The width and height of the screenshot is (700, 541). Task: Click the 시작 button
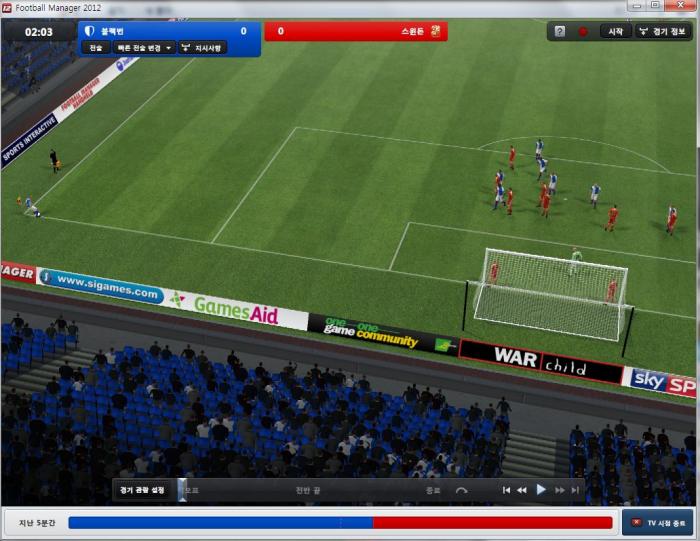615,32
